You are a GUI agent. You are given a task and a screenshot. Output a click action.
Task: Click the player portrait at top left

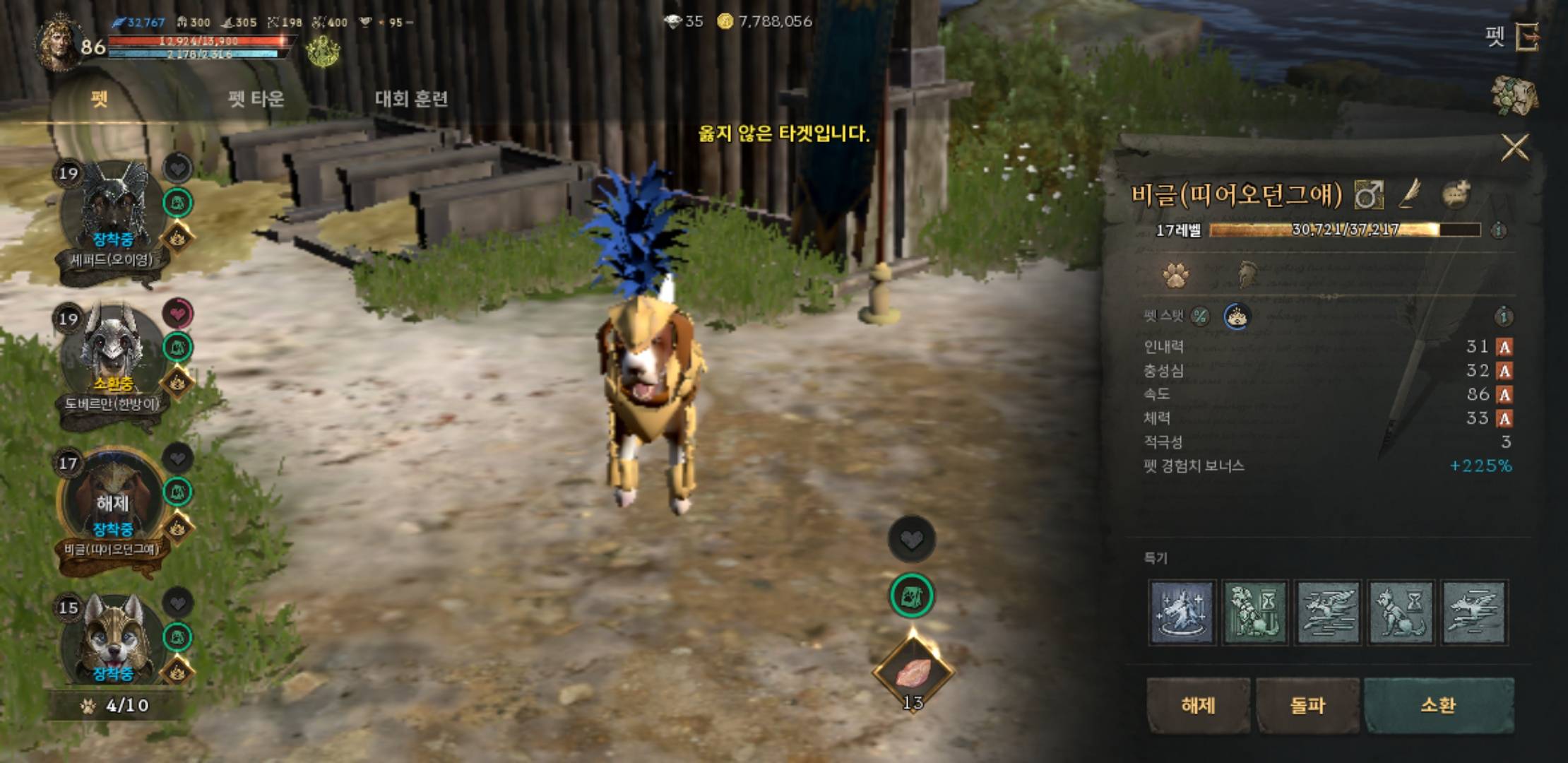pyautogui.click(x=60, y=42)
